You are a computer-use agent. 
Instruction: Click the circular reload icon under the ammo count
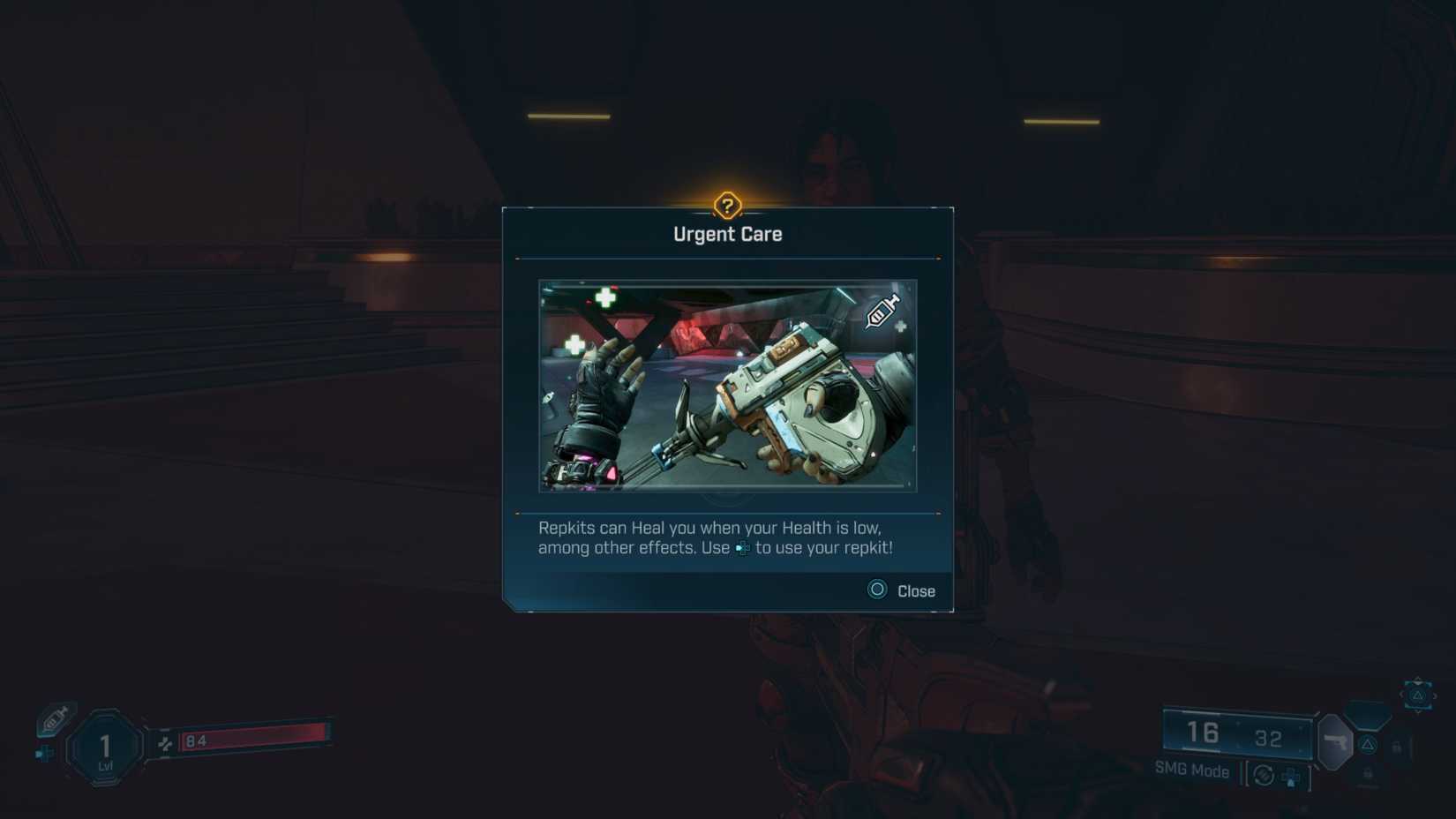tap(1263, 776)
